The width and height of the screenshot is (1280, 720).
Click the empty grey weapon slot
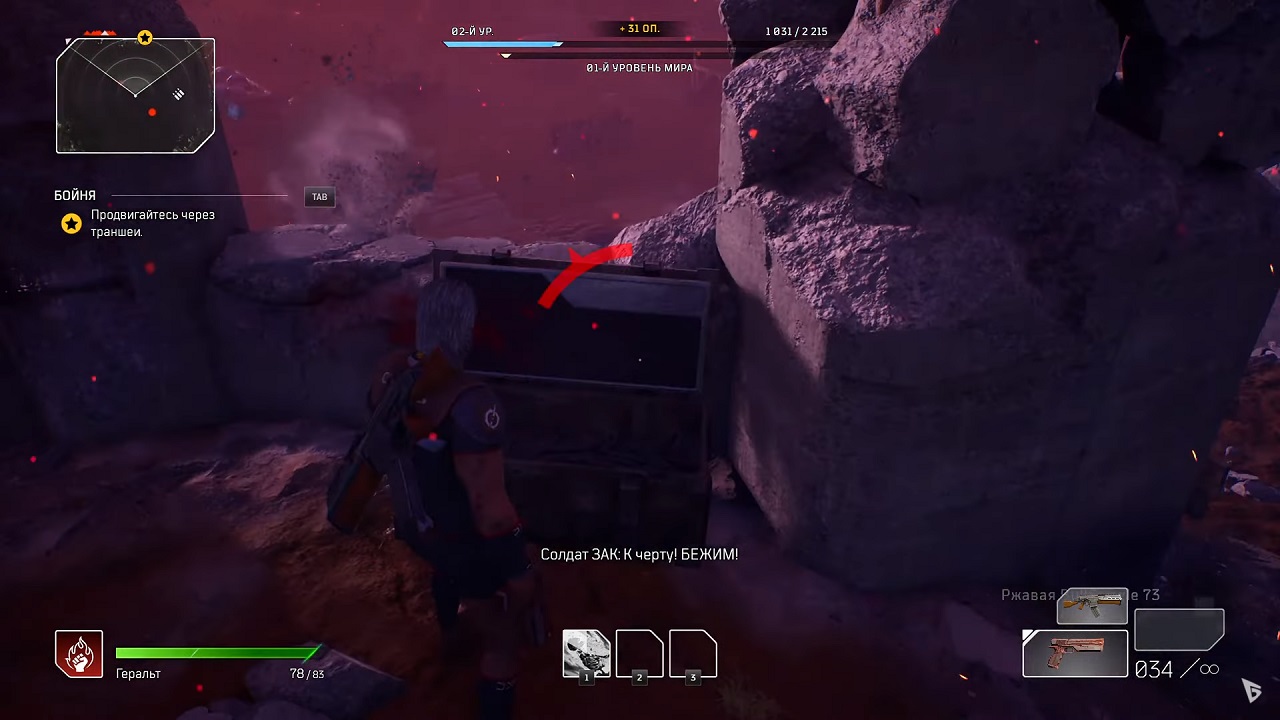click(1179, 630)
